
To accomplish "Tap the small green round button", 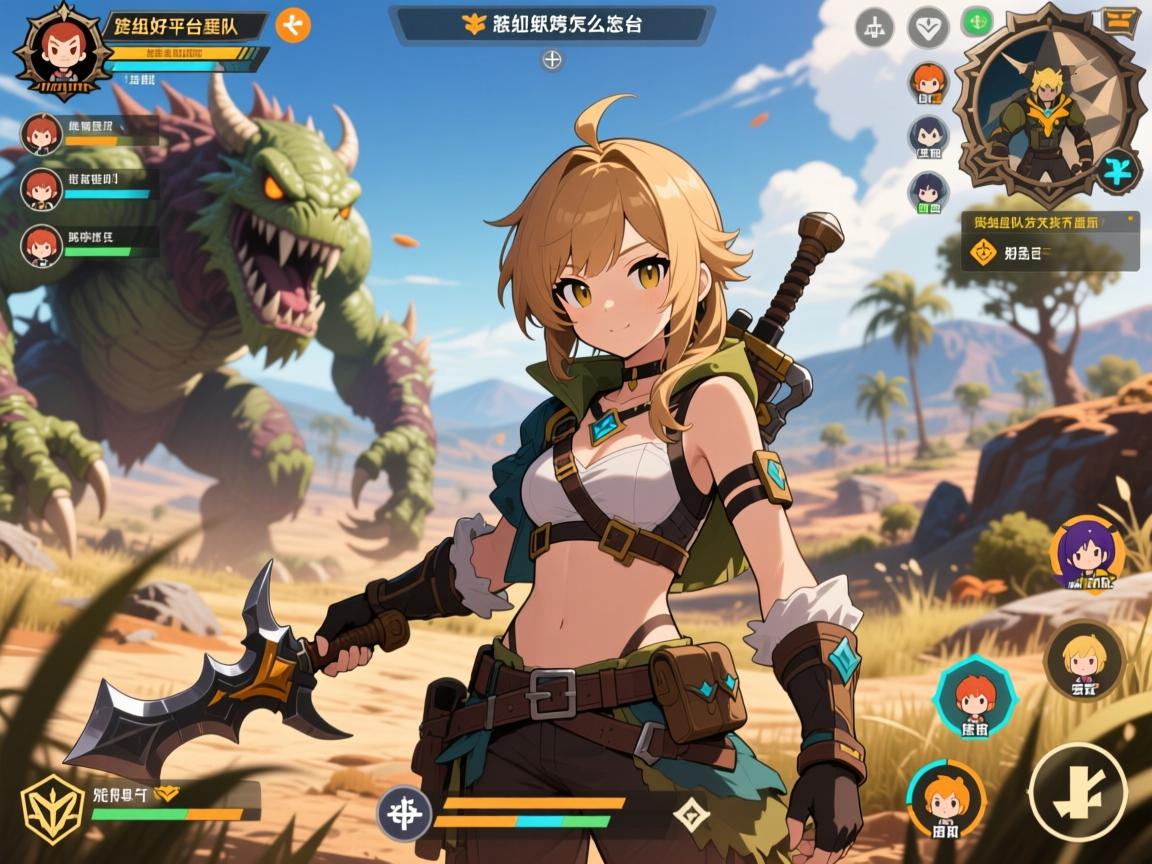I will tap(975, 21).
